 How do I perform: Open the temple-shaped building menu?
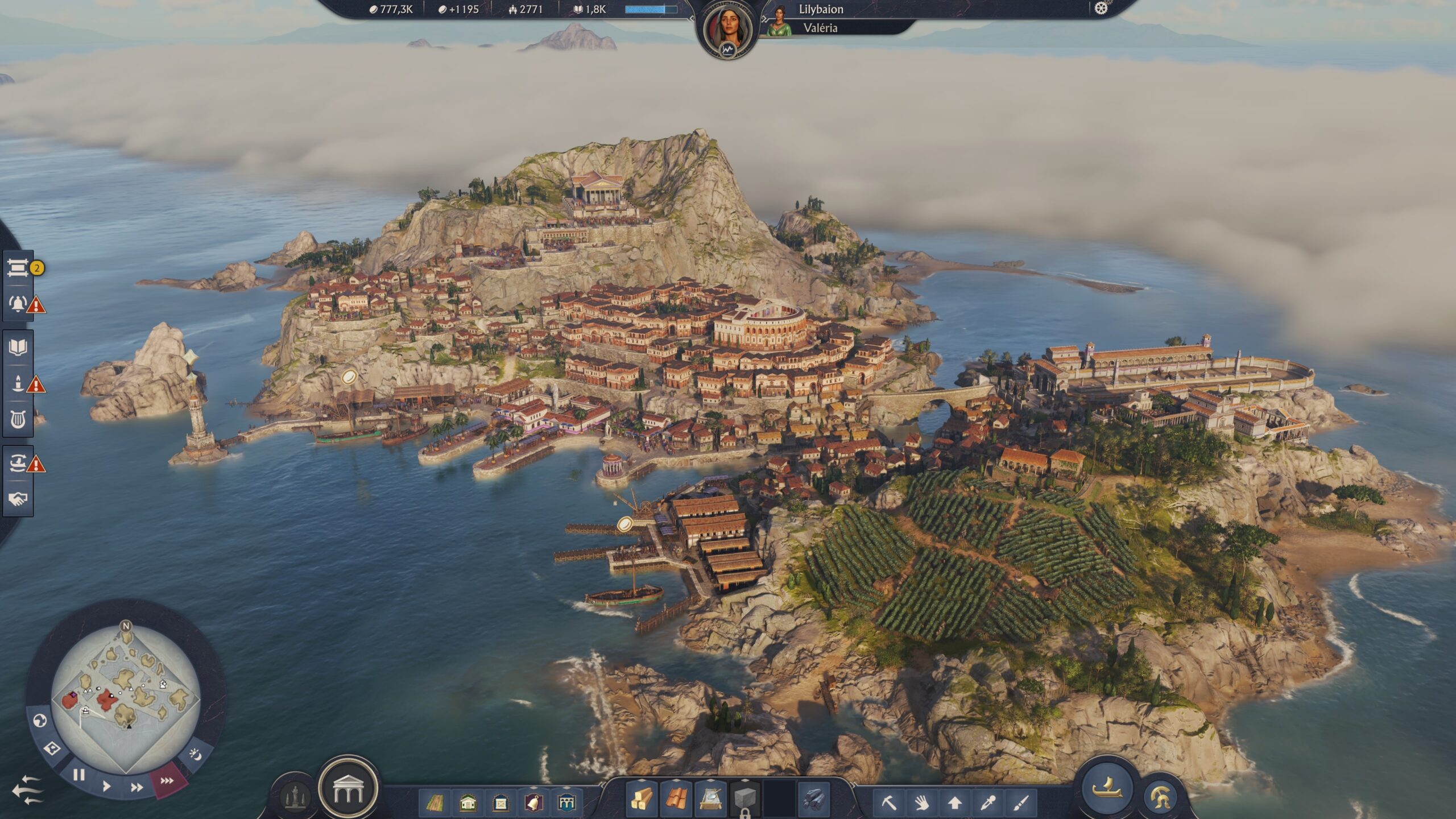pos(348,789)
